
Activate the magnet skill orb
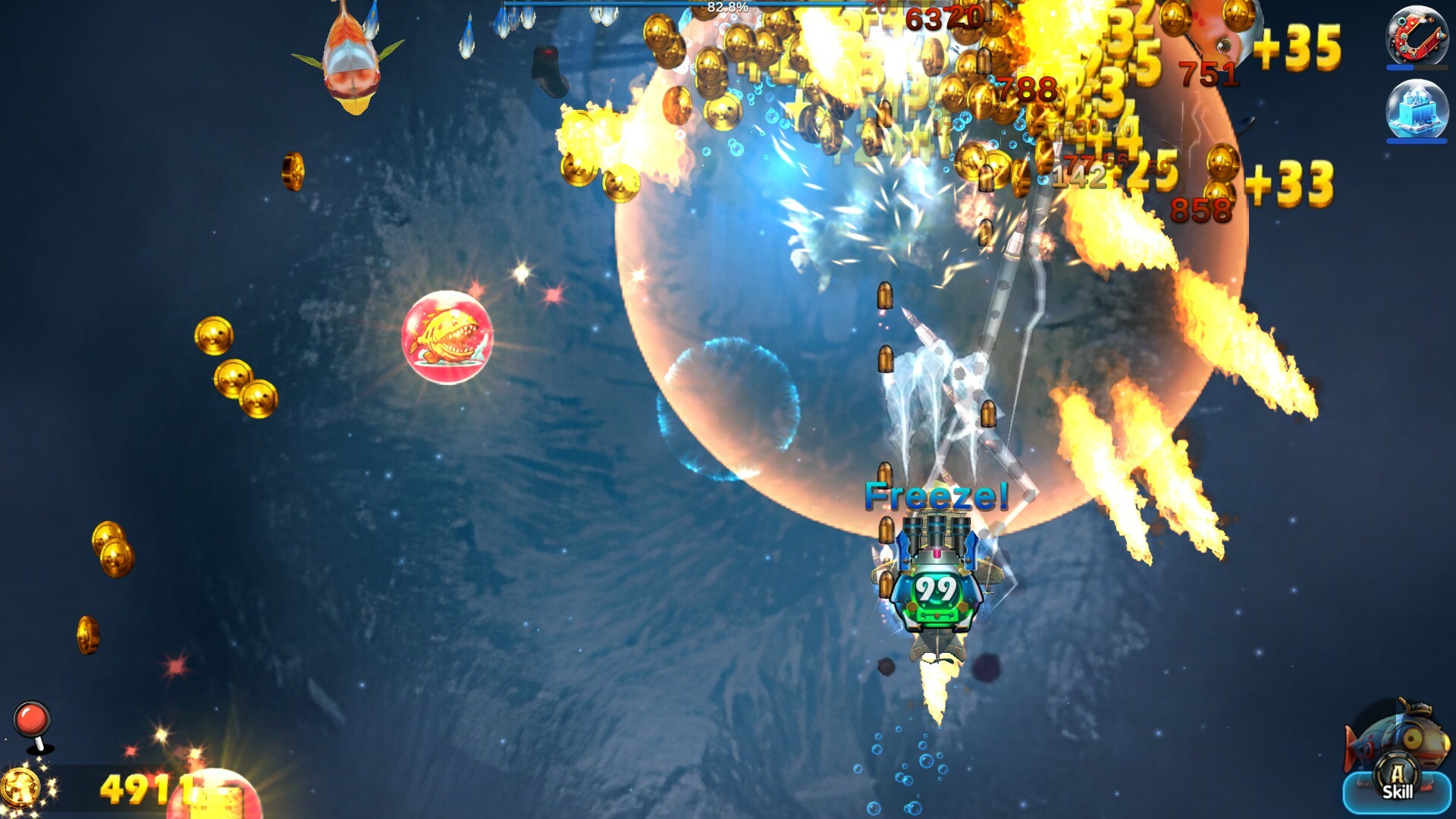[x=1417, y=34]
